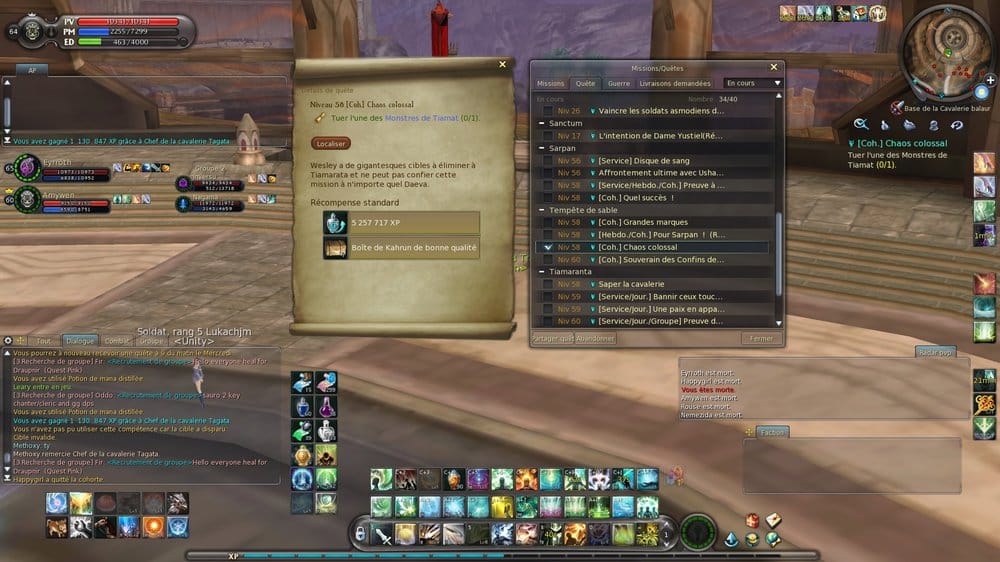Switch chat to the Tout tab

[x=43, y=341]
